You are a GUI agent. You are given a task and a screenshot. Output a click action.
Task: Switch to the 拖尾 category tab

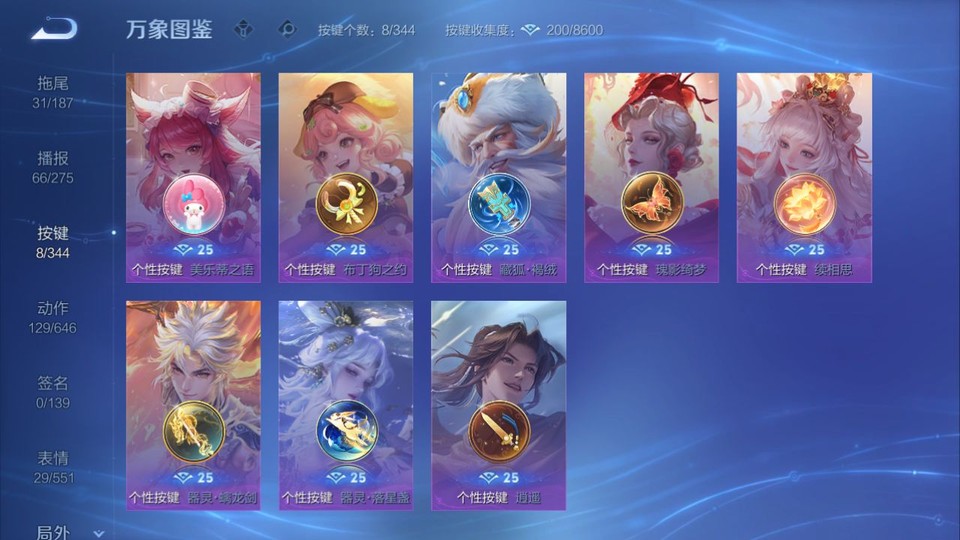tap(53, 92)
